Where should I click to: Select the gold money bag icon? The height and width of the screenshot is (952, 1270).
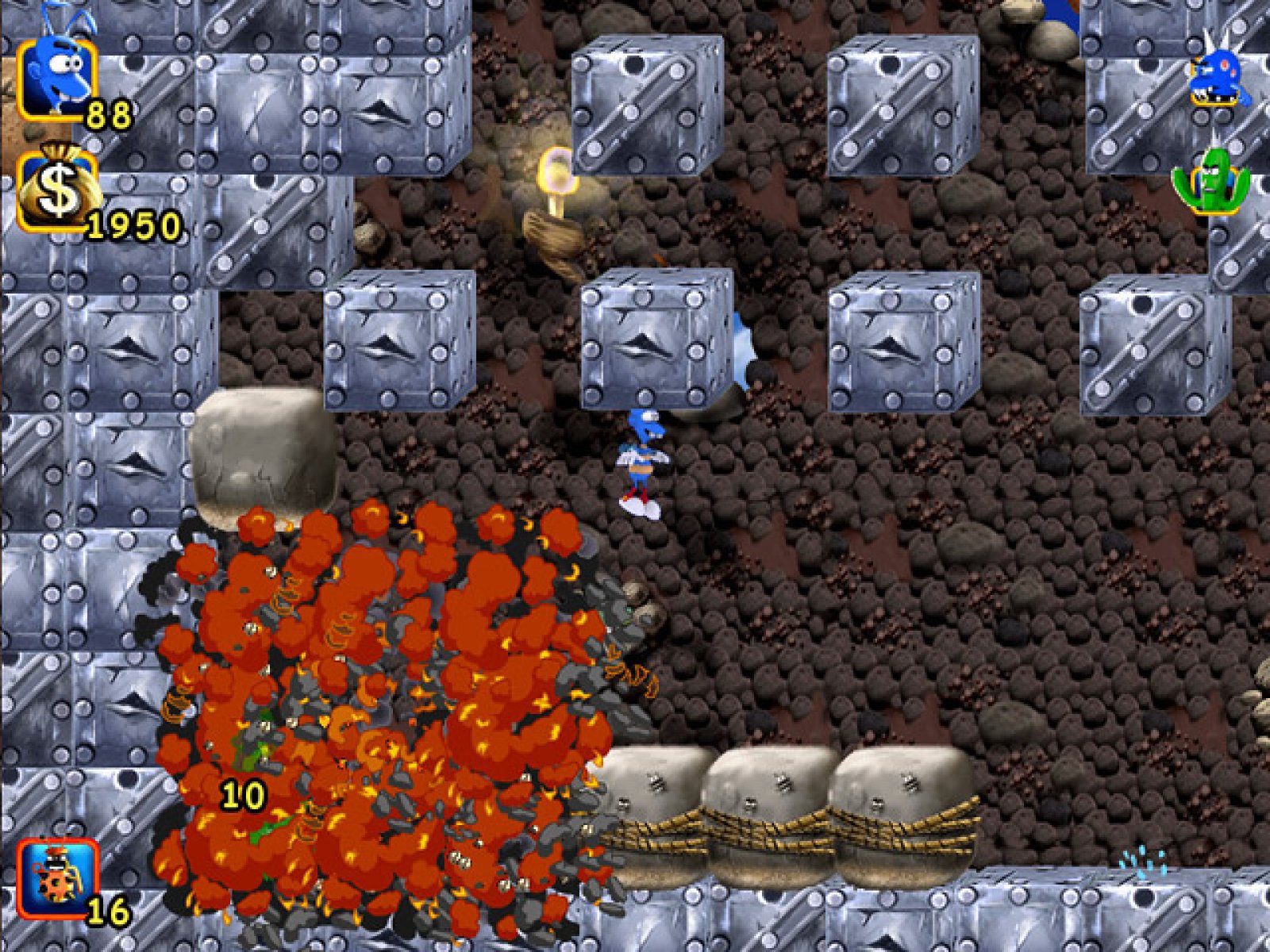click(57, 190)
